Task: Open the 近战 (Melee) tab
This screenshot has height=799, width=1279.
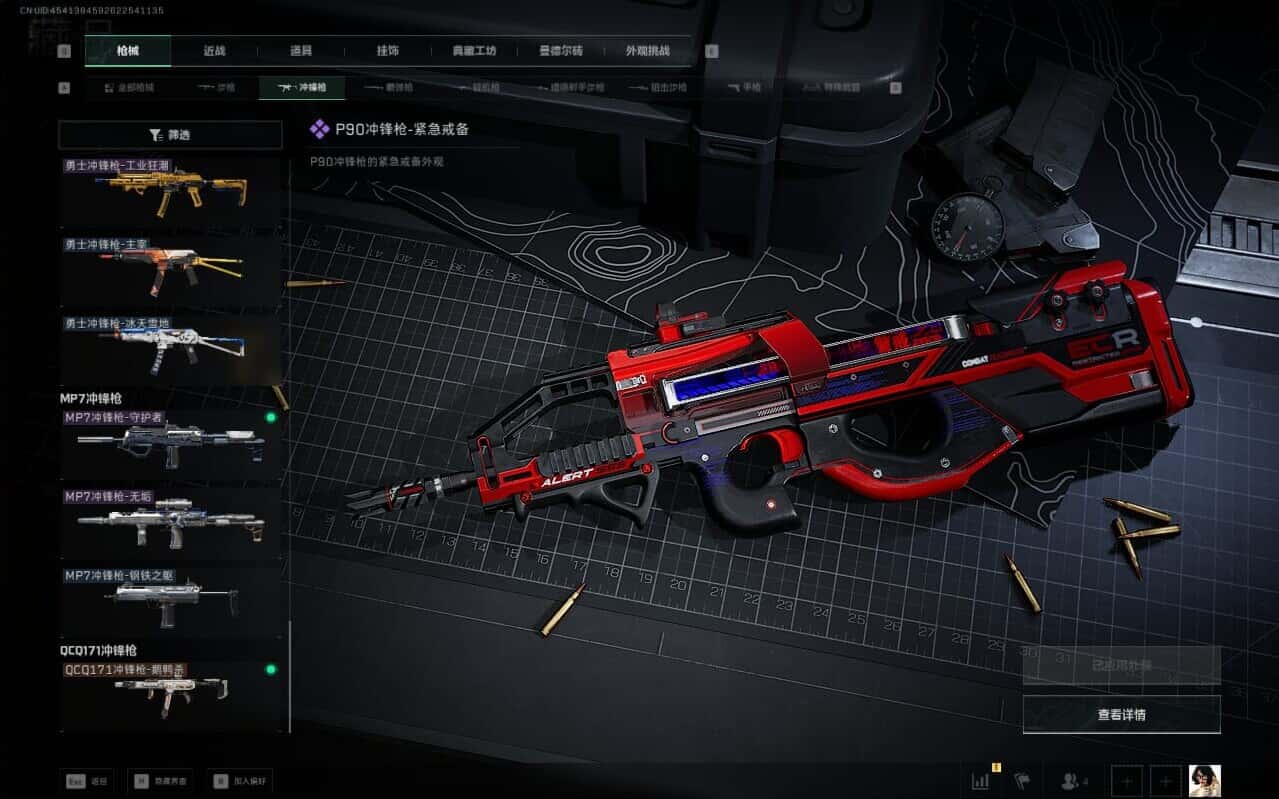Action: coord(214,51)
